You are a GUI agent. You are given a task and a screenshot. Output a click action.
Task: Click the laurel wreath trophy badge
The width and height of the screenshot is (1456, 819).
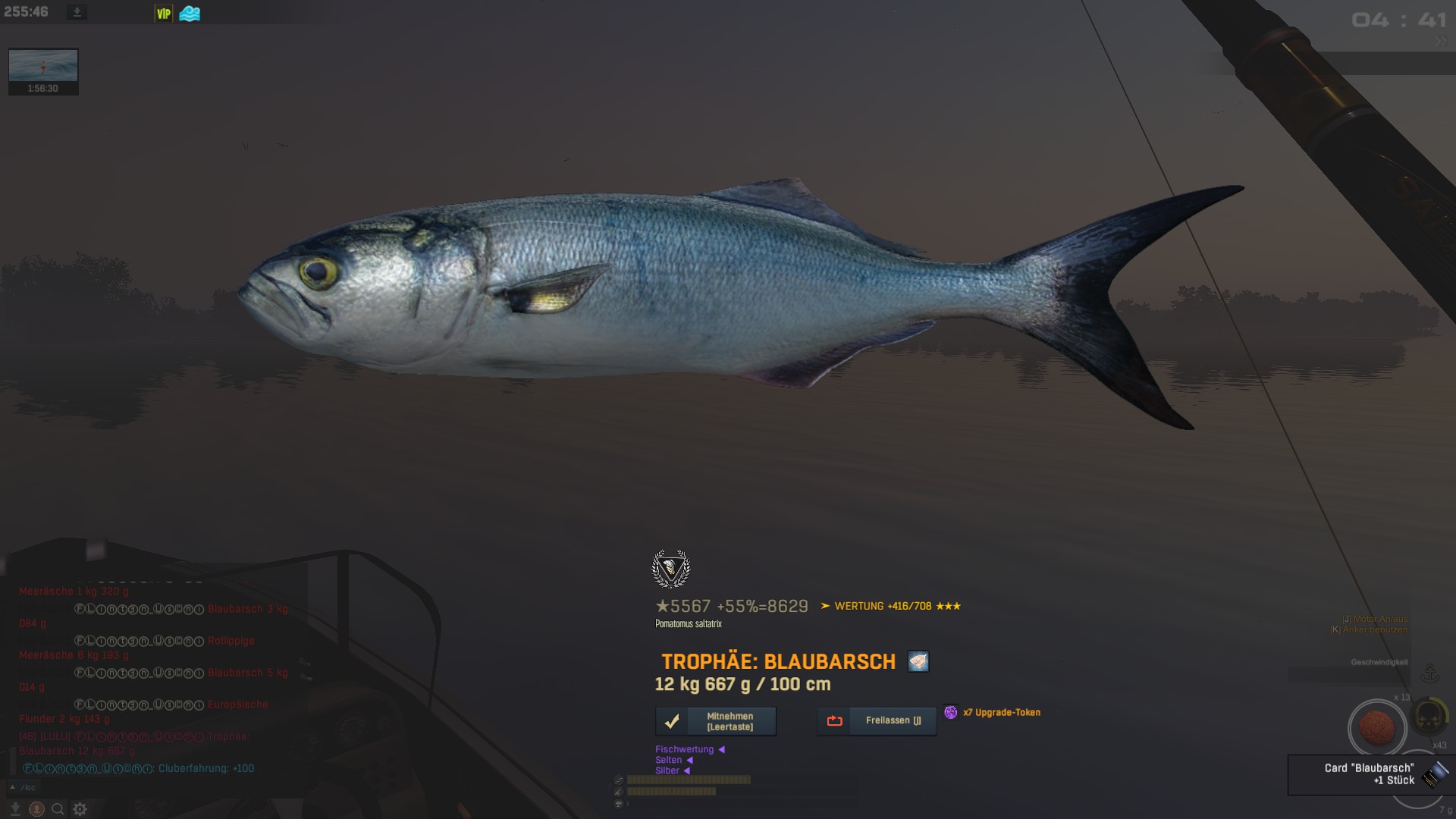671,569
